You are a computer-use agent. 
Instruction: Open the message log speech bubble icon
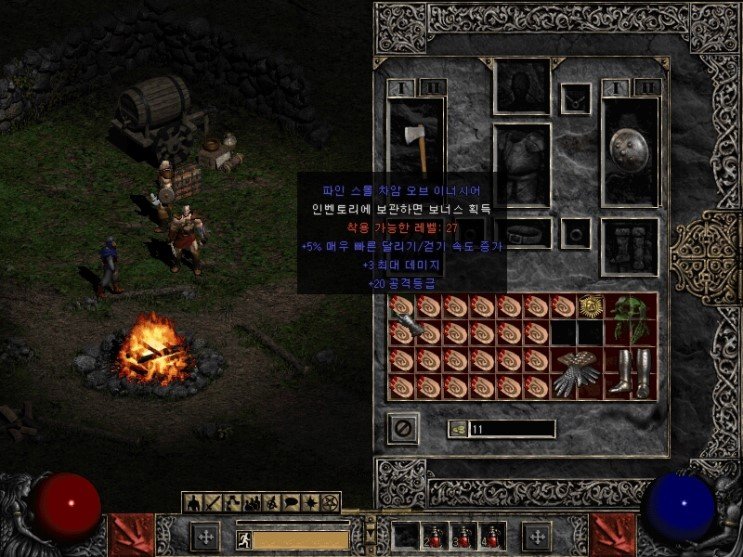pyautogui.click(x=292, y=501)
